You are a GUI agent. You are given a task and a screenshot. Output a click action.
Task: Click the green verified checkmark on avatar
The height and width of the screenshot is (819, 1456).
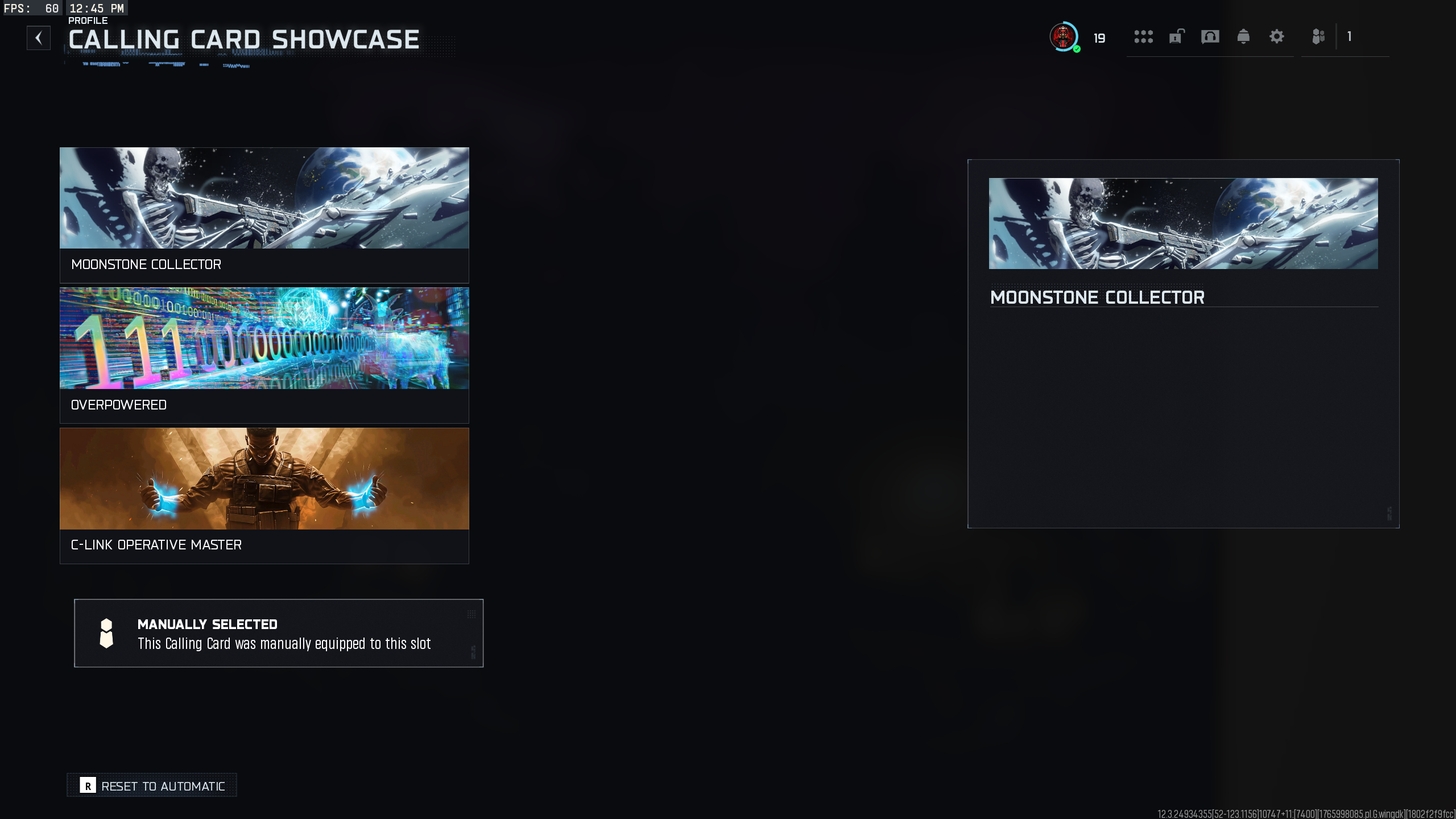1076,49
